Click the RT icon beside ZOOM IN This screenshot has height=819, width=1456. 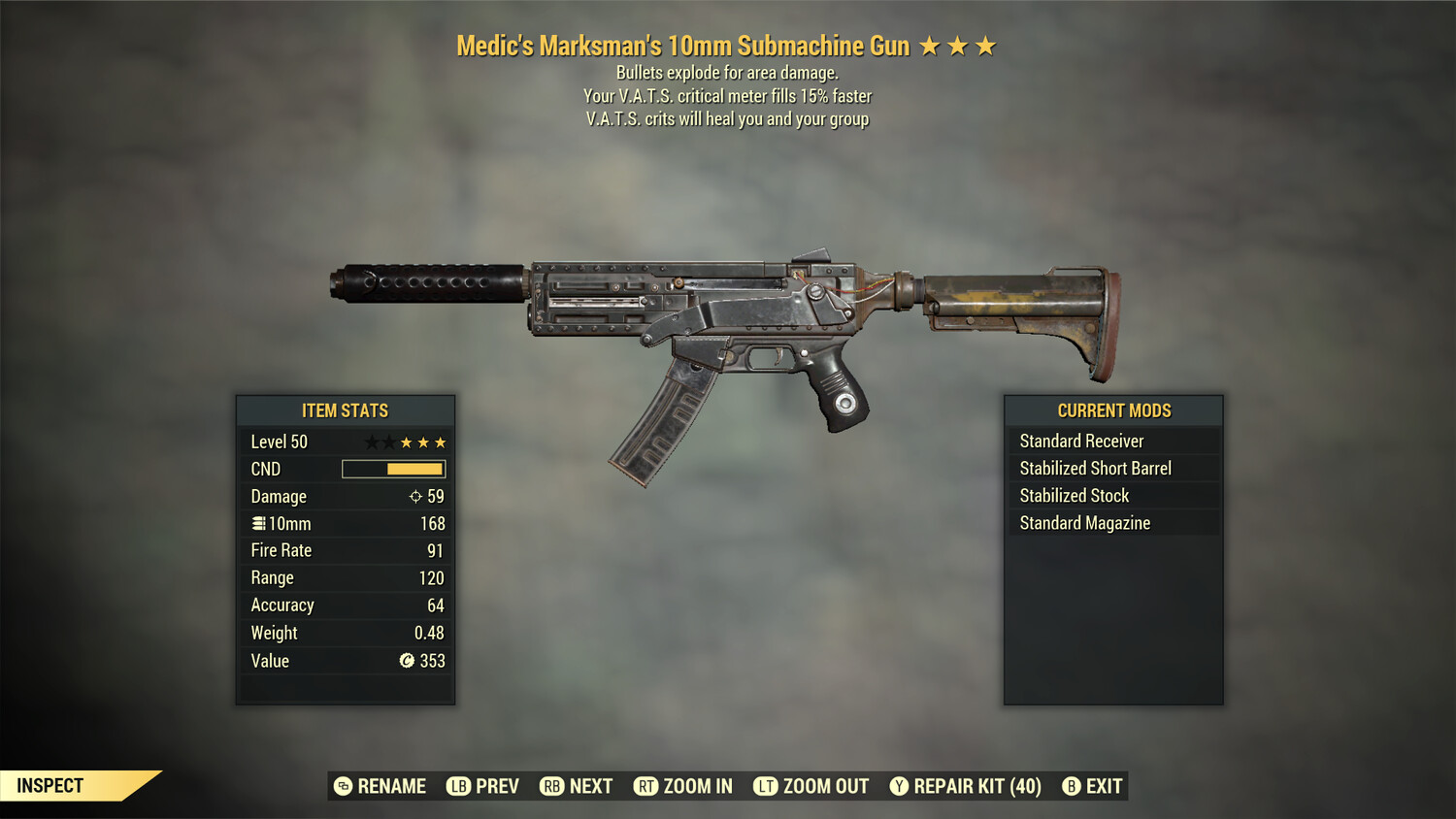[644, 786]
